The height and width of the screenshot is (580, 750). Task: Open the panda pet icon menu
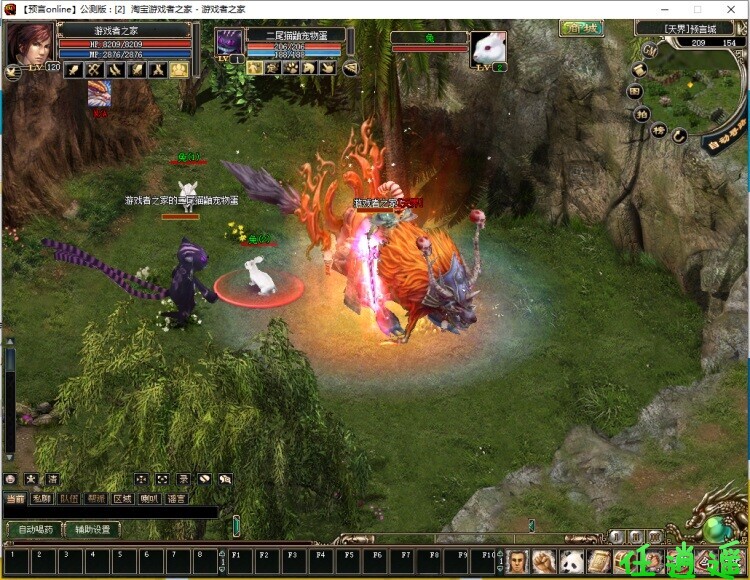tap(572, 561)
